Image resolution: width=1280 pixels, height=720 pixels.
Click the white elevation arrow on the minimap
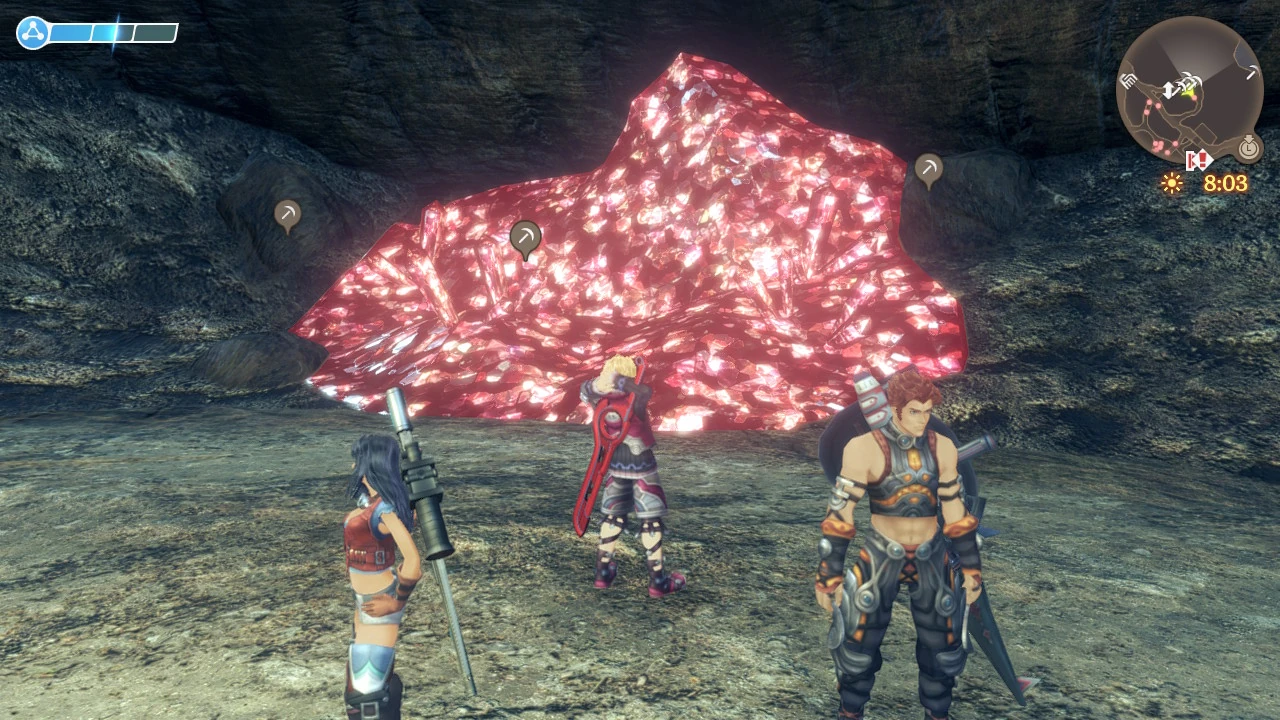pyautogui.click(x=1170, y=89)
